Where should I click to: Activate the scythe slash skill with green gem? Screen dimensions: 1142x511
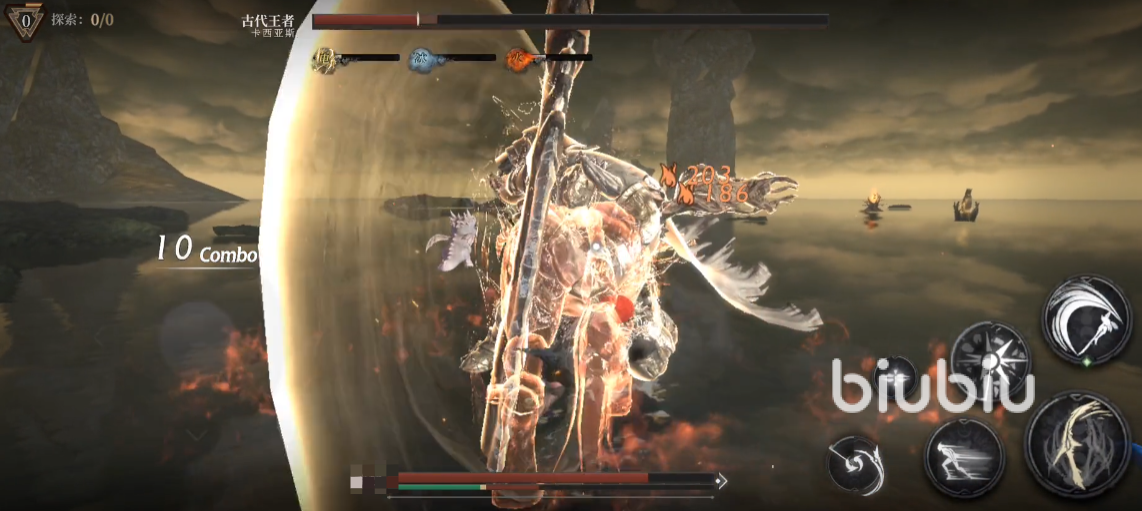pyautogui.click(x=1086, y=320)
